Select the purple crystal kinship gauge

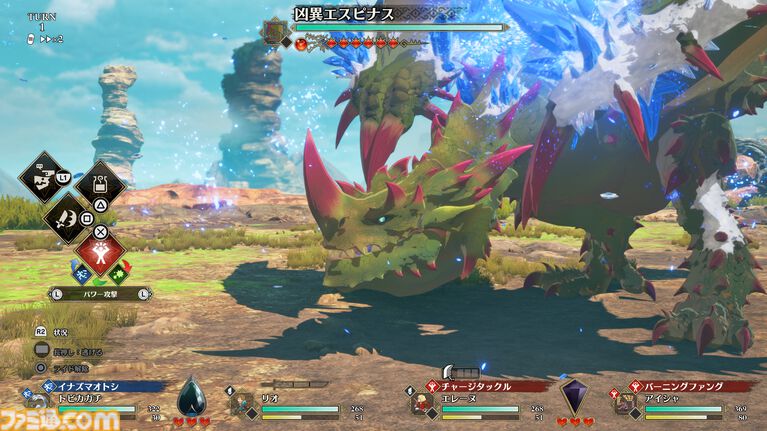click(574, 397)
